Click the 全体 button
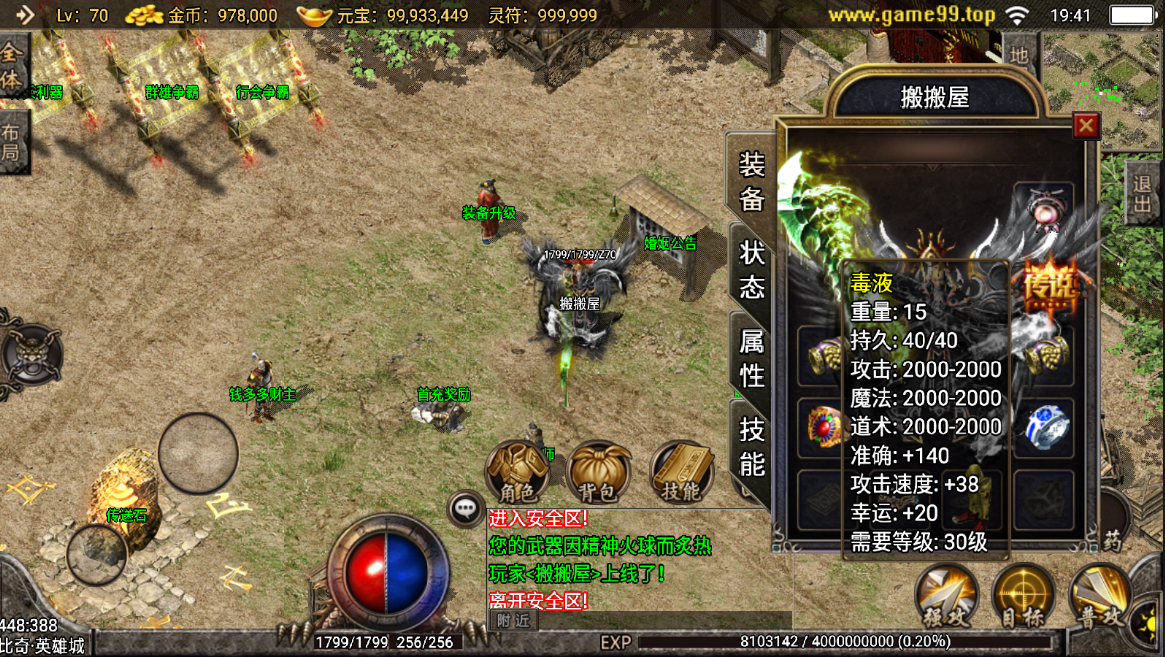This screenshot has width=1165, height=657. coord(12,65)
